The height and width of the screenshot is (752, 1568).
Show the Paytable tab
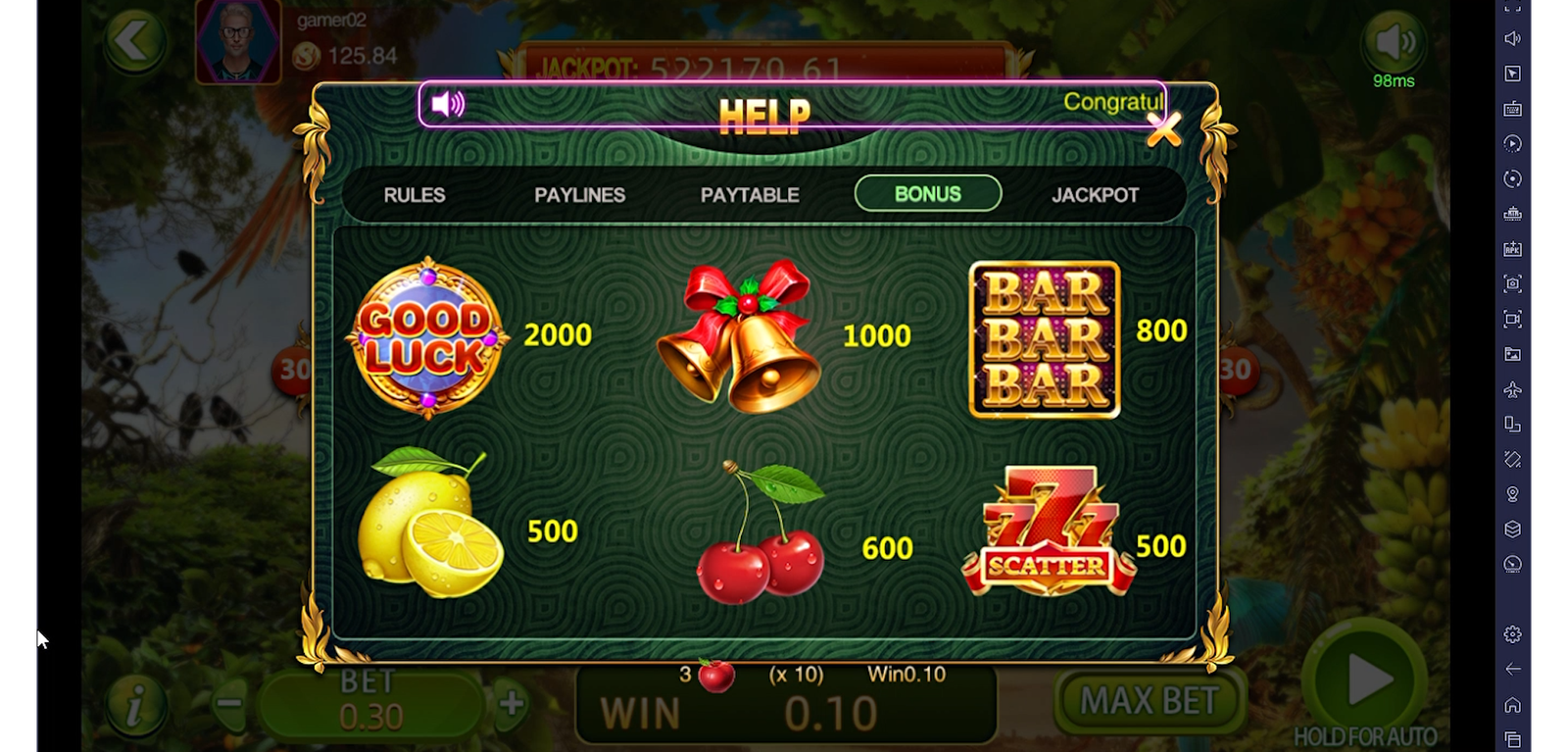pos(750,195)
